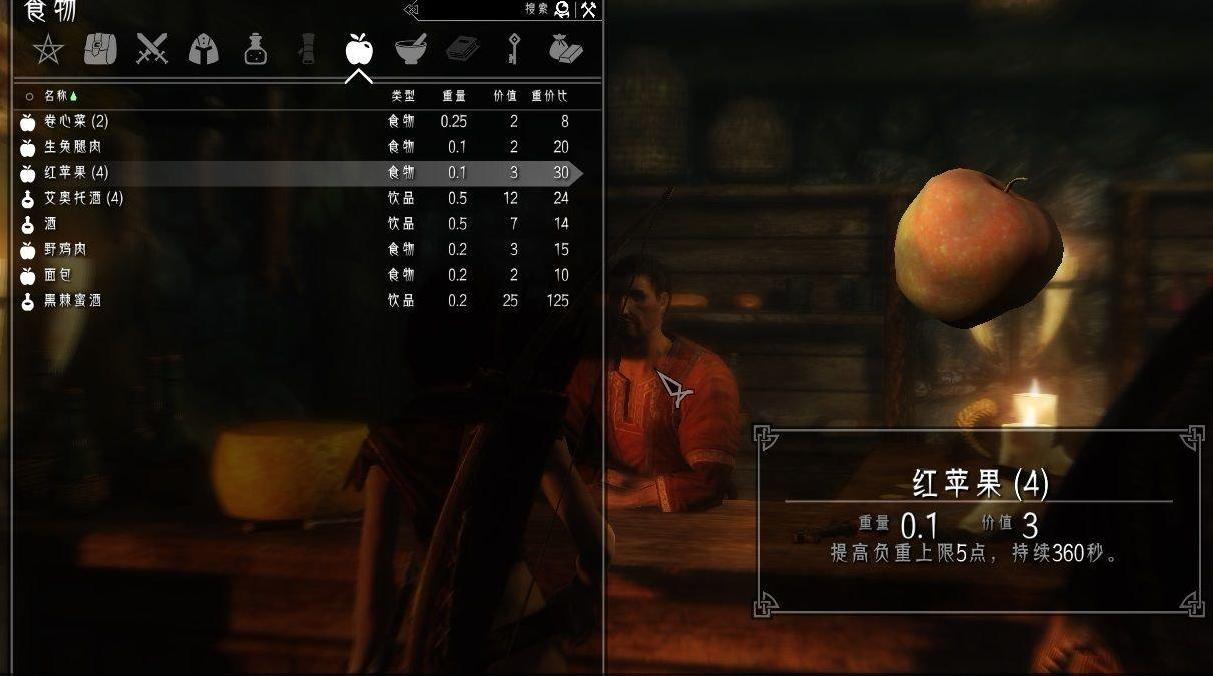Show the books category
The image size is (1213, 676).
[x=462, y=49]
